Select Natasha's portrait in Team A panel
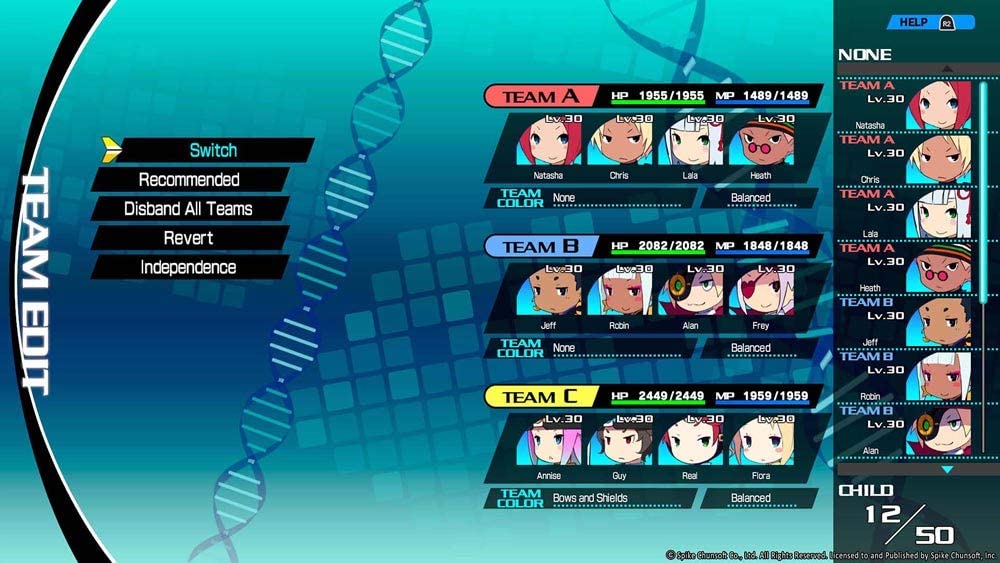Screen dimensions: 1000x563 (x=549, y=142)
